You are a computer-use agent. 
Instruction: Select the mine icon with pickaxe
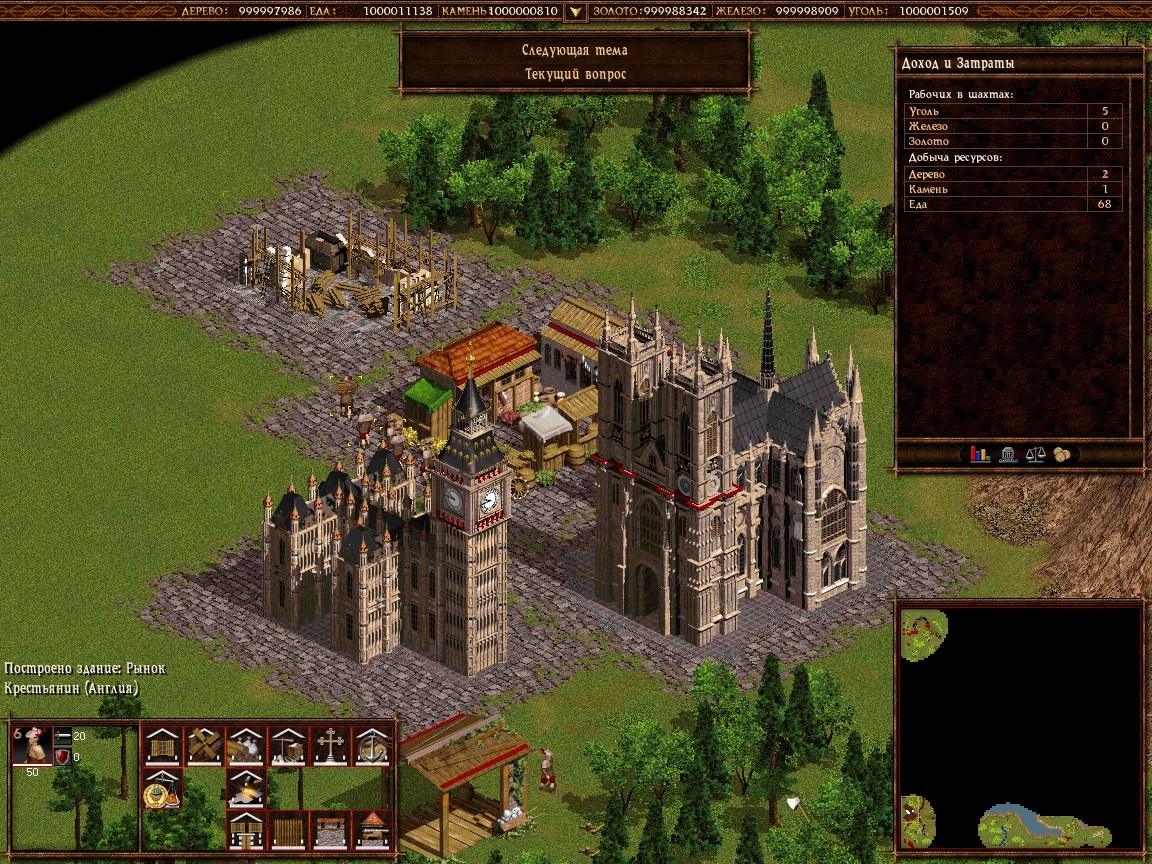click(287, 745)
